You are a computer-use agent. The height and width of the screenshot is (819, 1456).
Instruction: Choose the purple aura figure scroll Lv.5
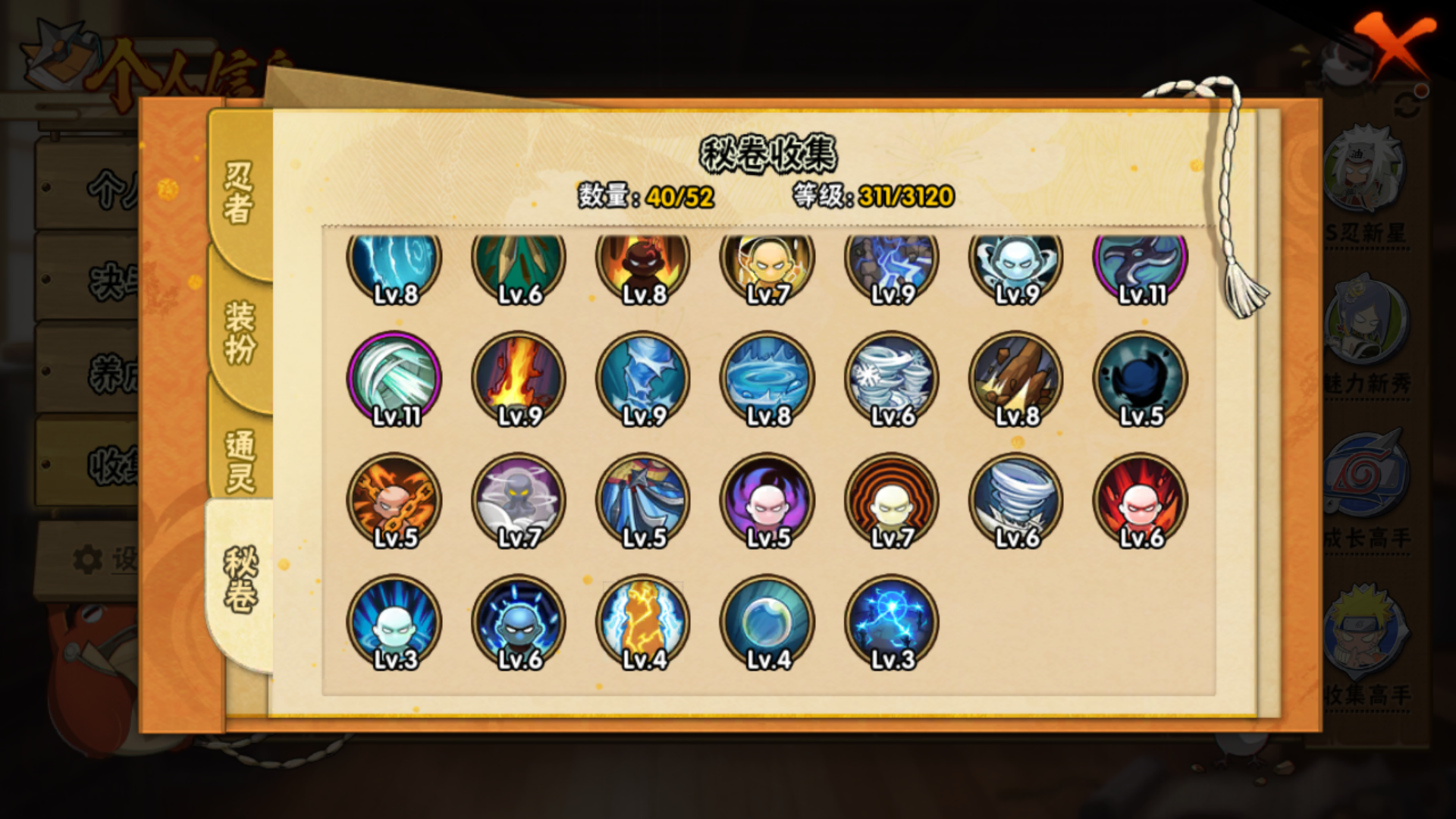tap(767, 500)
